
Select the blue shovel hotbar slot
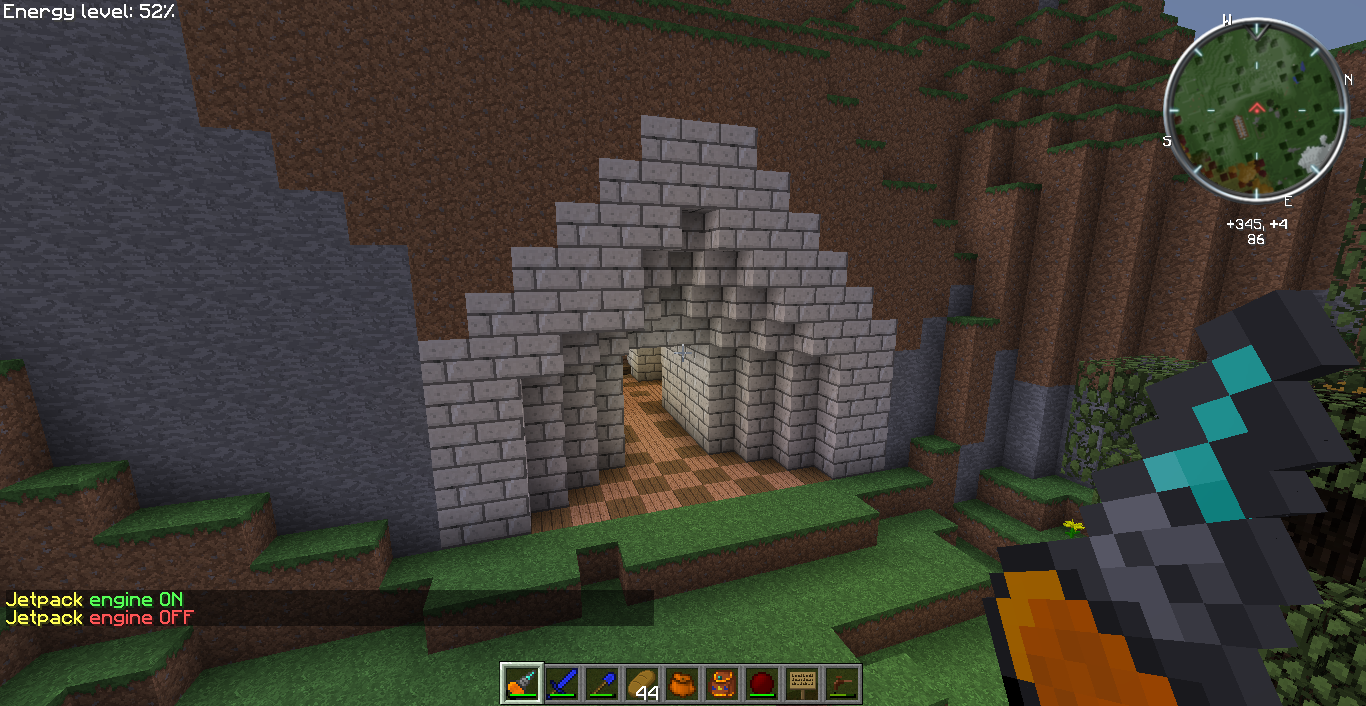pyautogui.click(x=603, y=684)
